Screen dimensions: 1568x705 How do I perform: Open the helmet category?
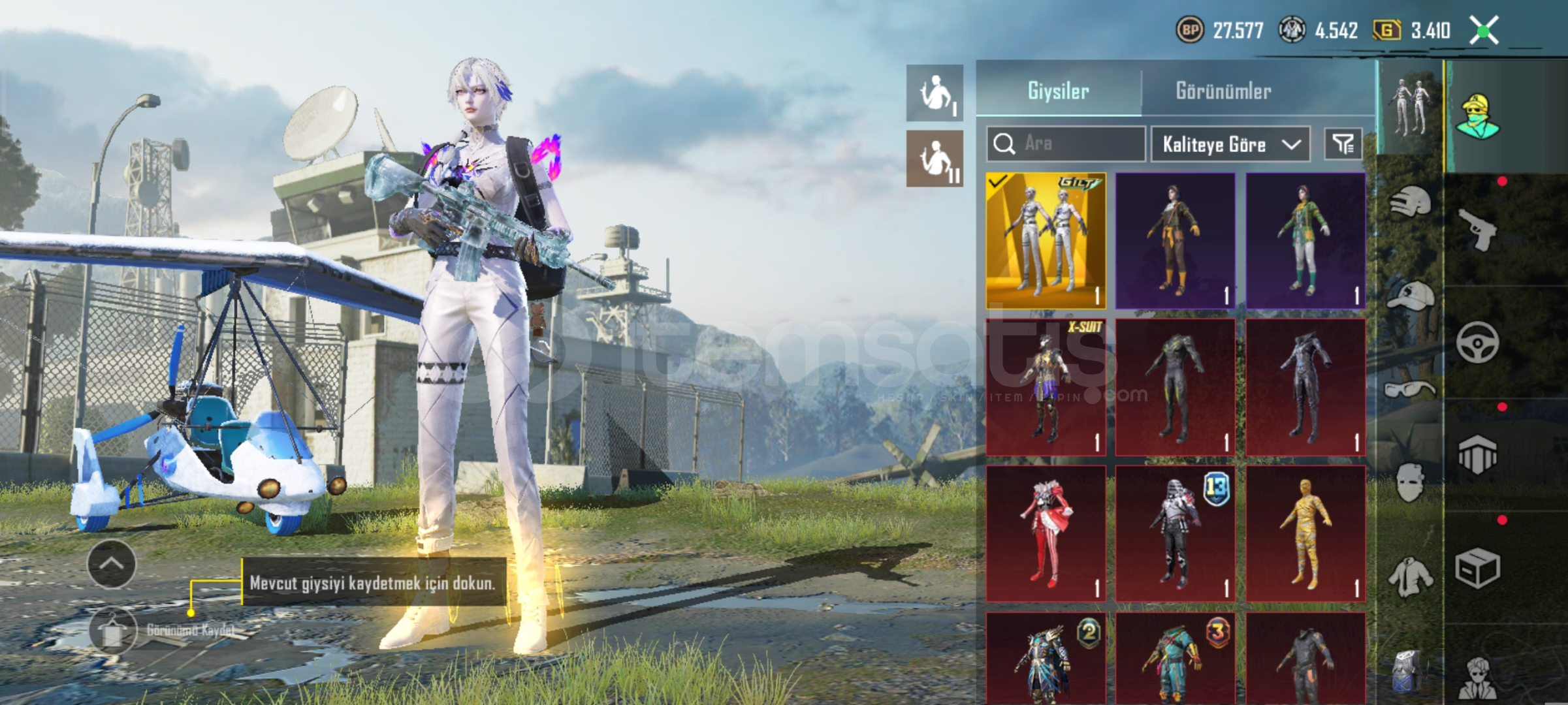[1411, 202]
